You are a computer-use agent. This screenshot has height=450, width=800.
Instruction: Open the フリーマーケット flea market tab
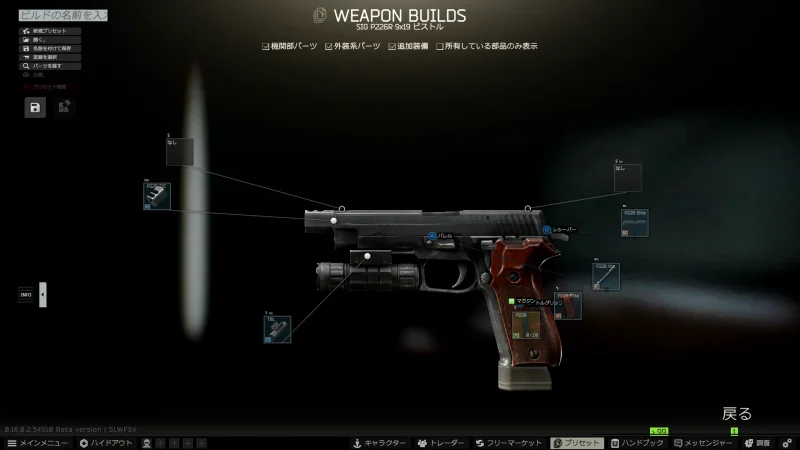tap(508, 443)
